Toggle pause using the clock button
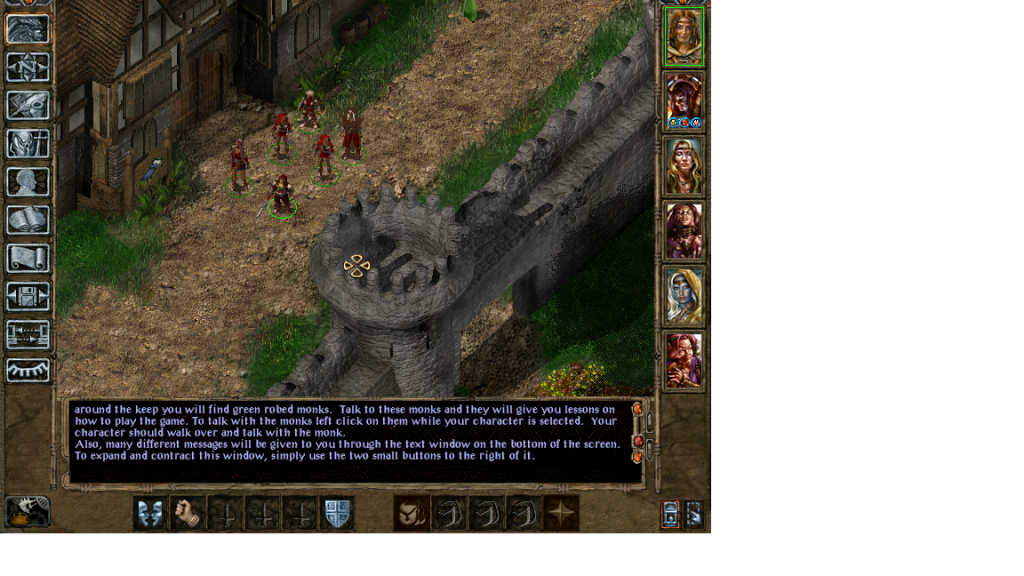 coord(27,512)
